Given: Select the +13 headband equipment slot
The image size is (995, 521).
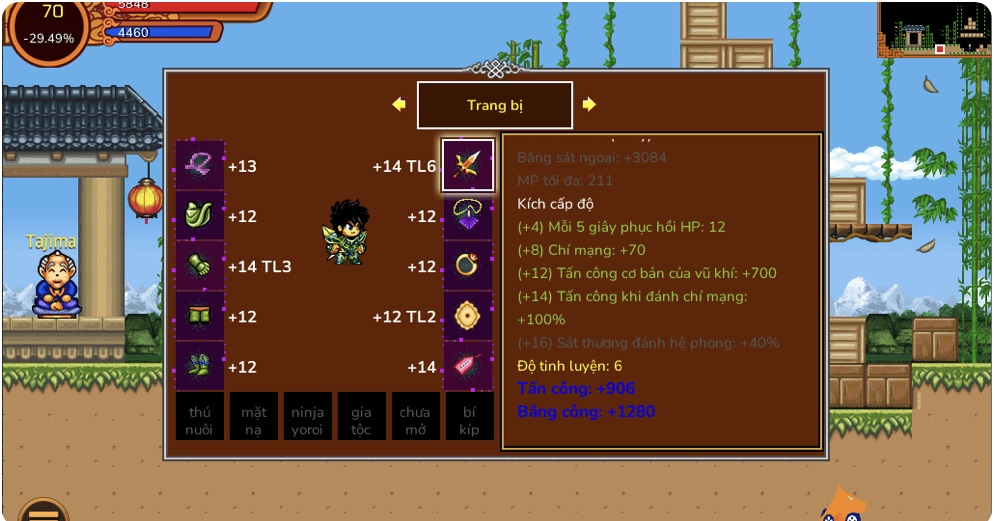Looking at the screenshot, I should 200,165.
